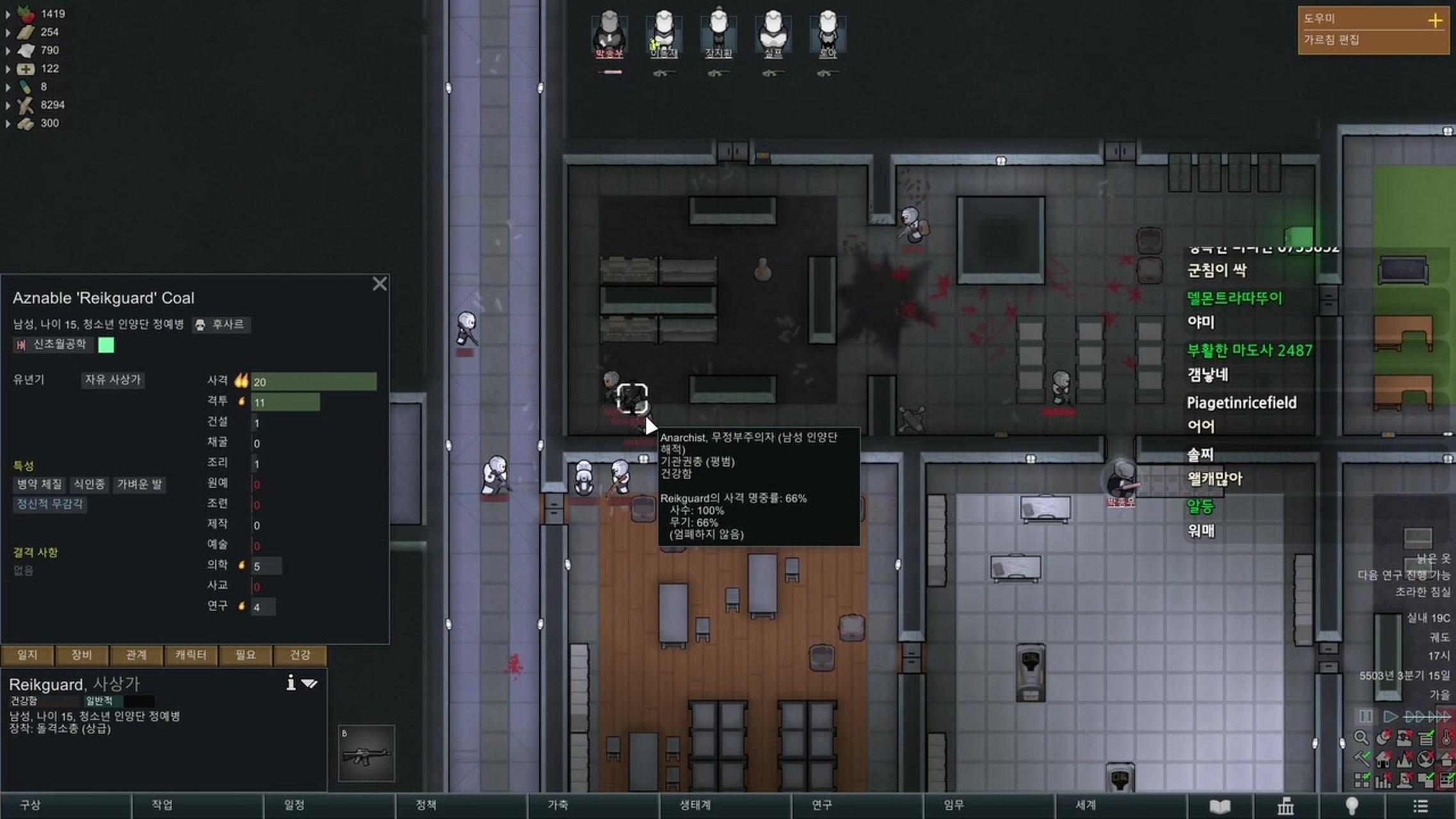Open the info 'i' button for Reikguard
Image resolution: width=1456 pixels, height=819 pixels.
[290, 683]
